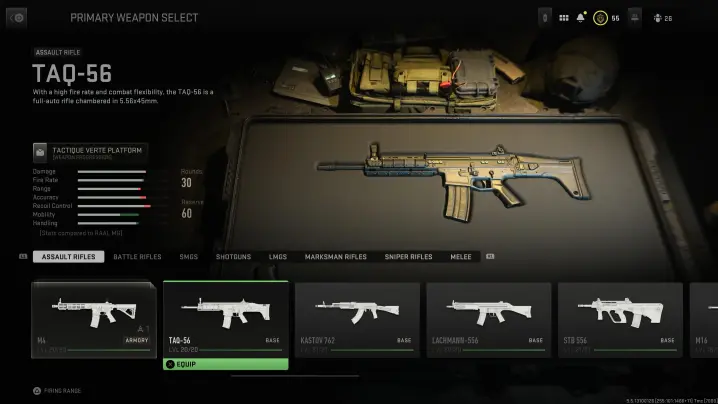
Task: Switch to the Assault Rifles tab
Action: (69, 257)
